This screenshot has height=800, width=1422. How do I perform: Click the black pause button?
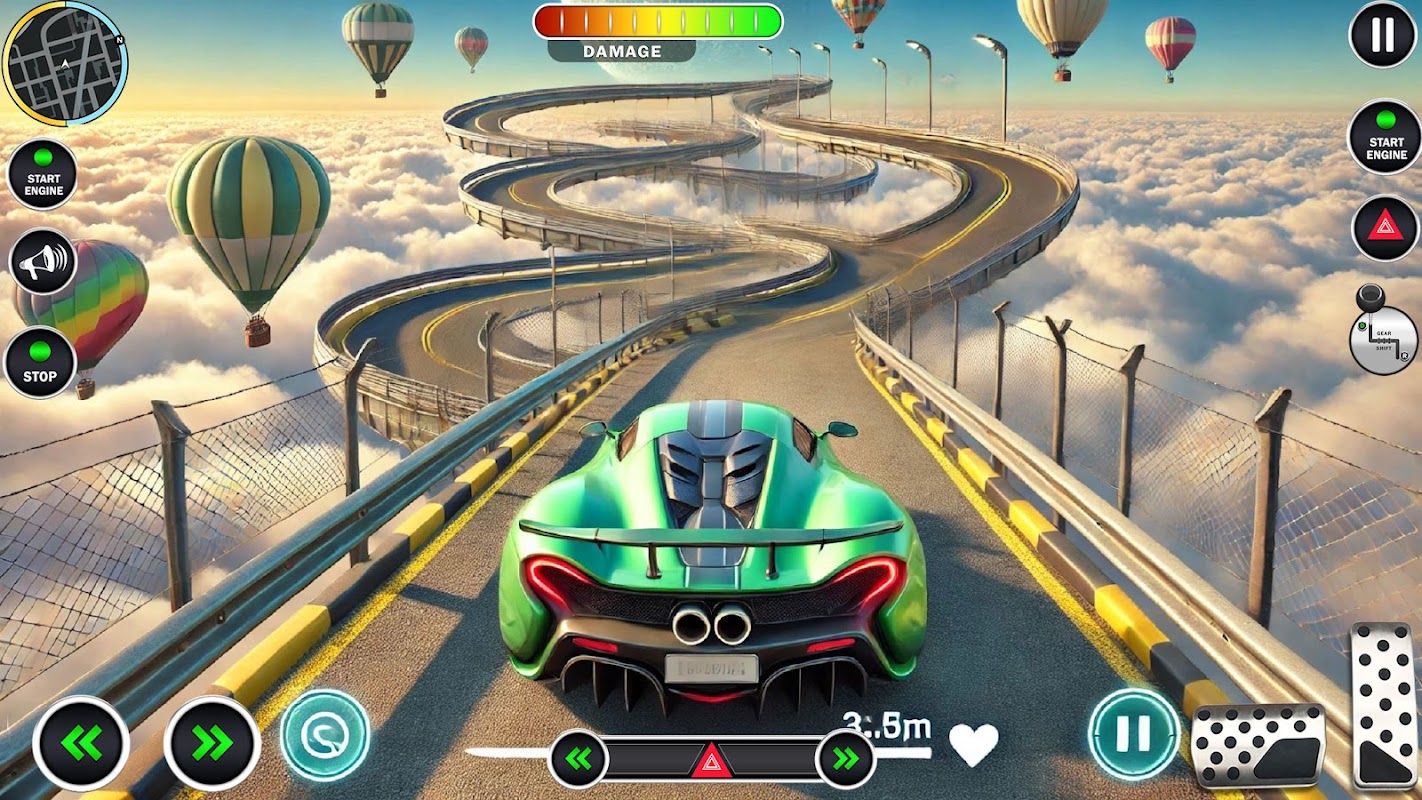1383,35
